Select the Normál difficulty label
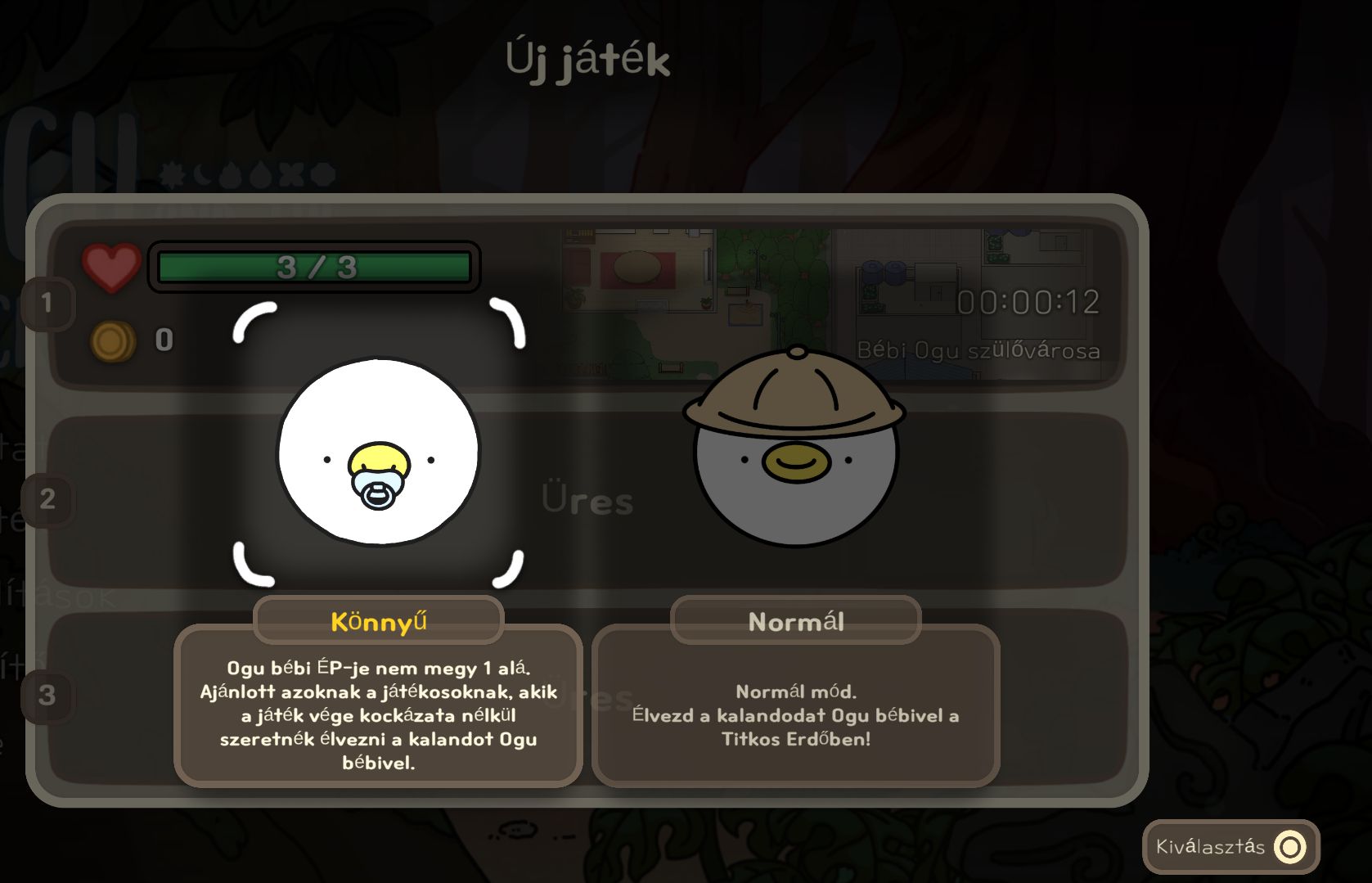1372x883 pixels. (795, 621)
